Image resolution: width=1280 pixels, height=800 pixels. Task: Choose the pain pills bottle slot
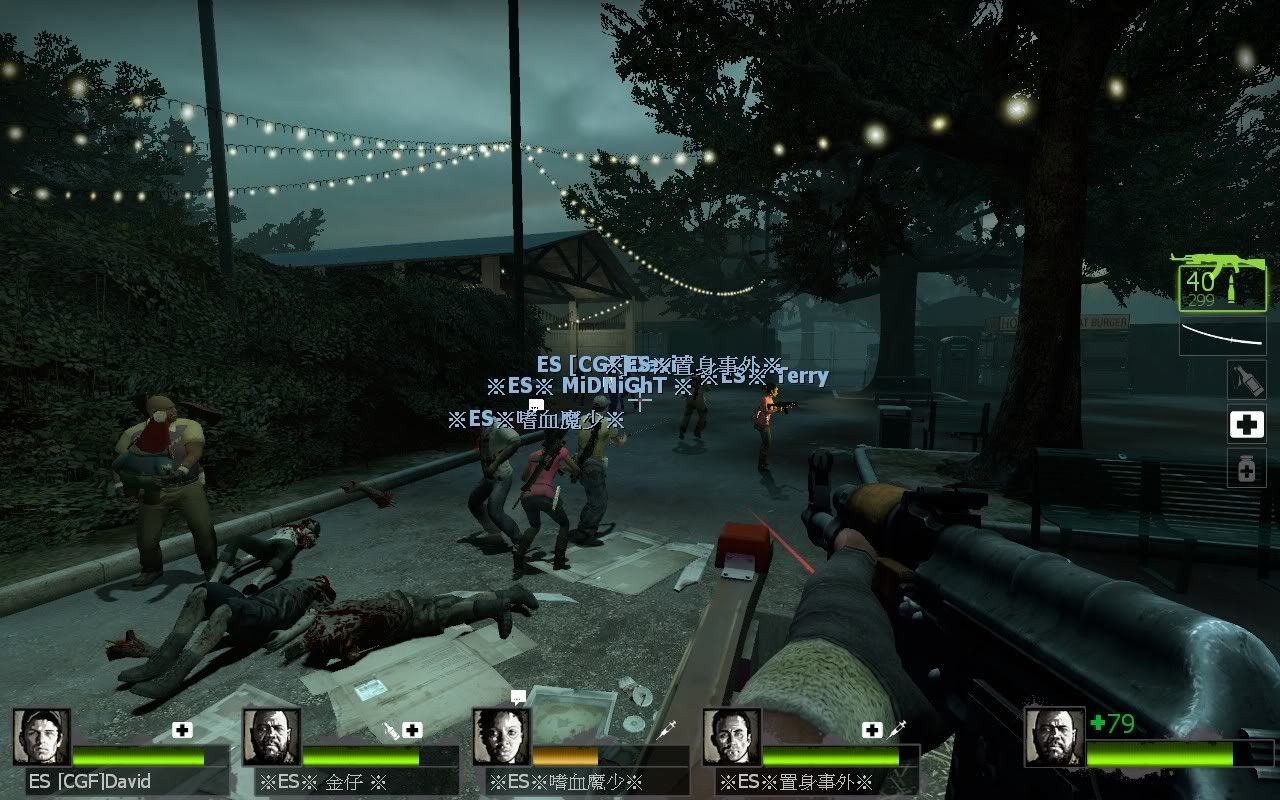click(1246, 468)
